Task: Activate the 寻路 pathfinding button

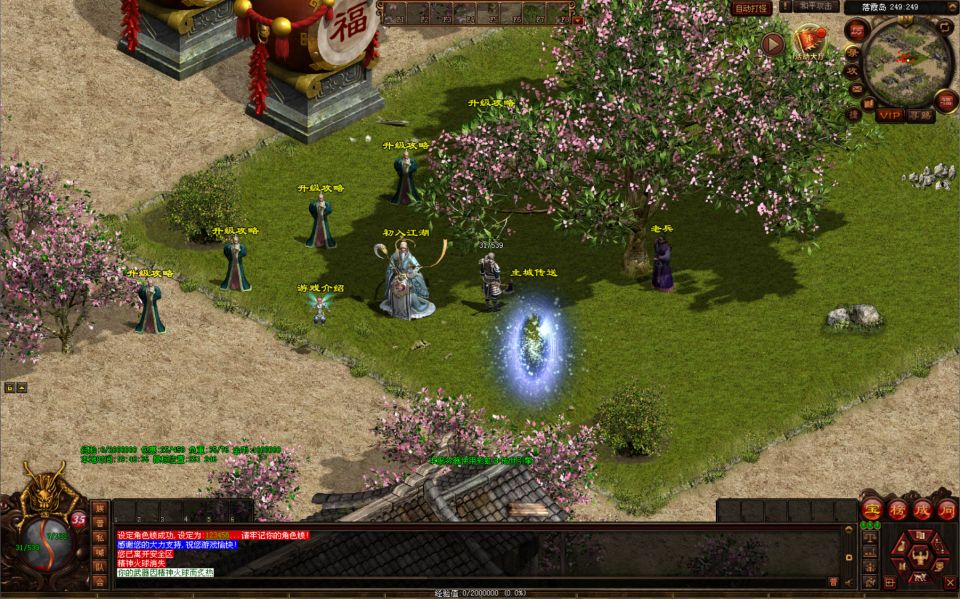Action: tap(920, 115)
